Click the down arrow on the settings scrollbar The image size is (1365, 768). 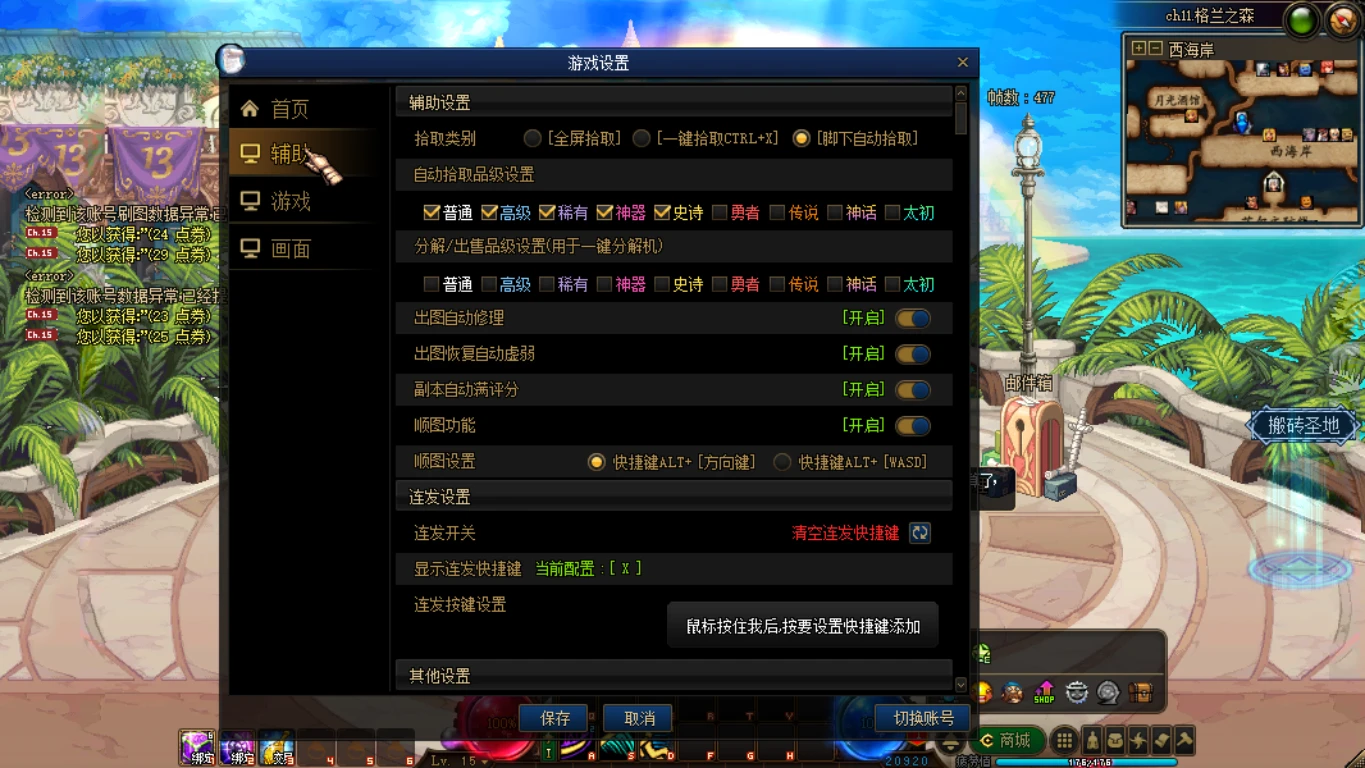[x=960, y=685]
